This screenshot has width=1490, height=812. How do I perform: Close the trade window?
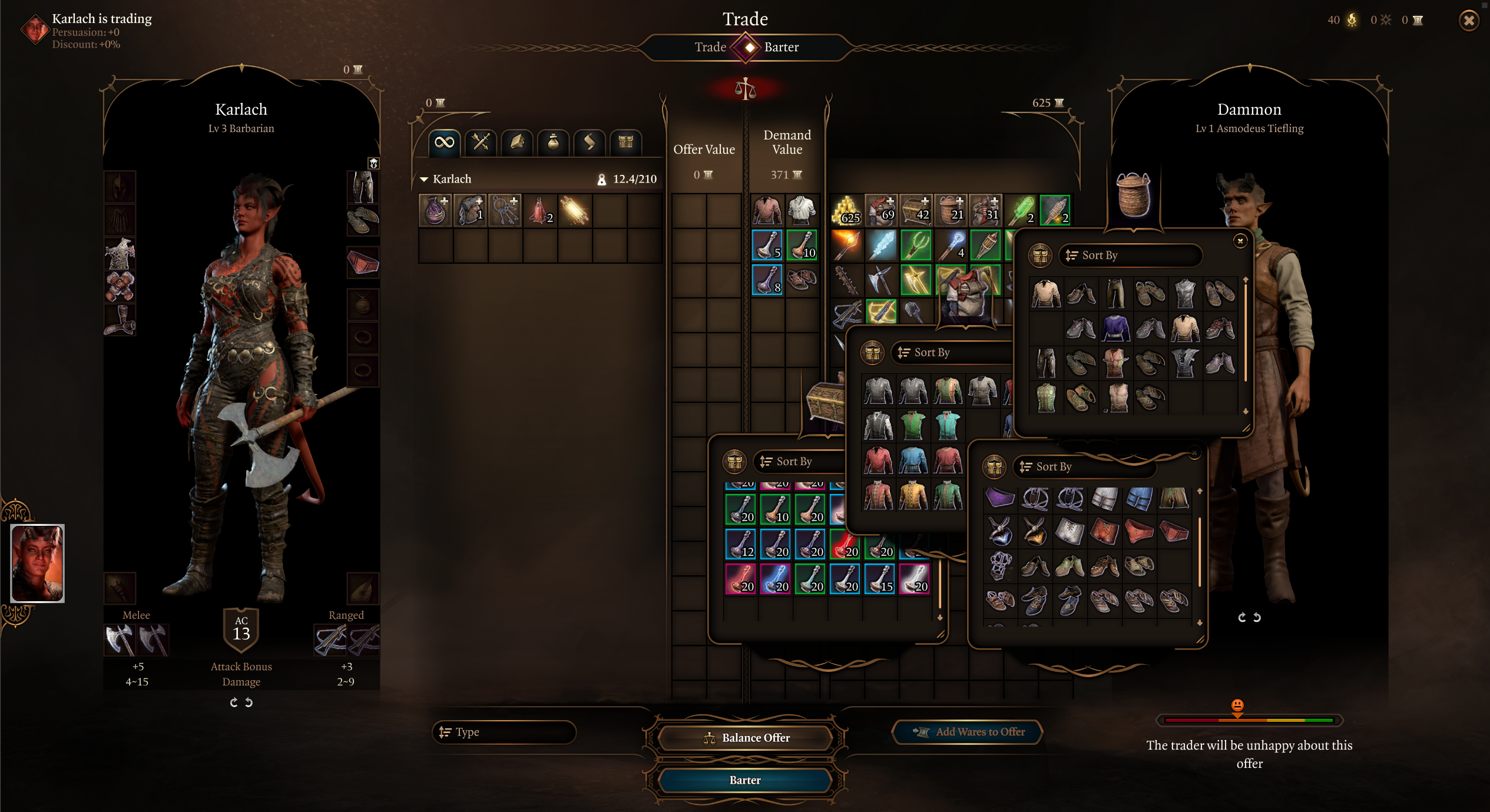[1469, 21]
